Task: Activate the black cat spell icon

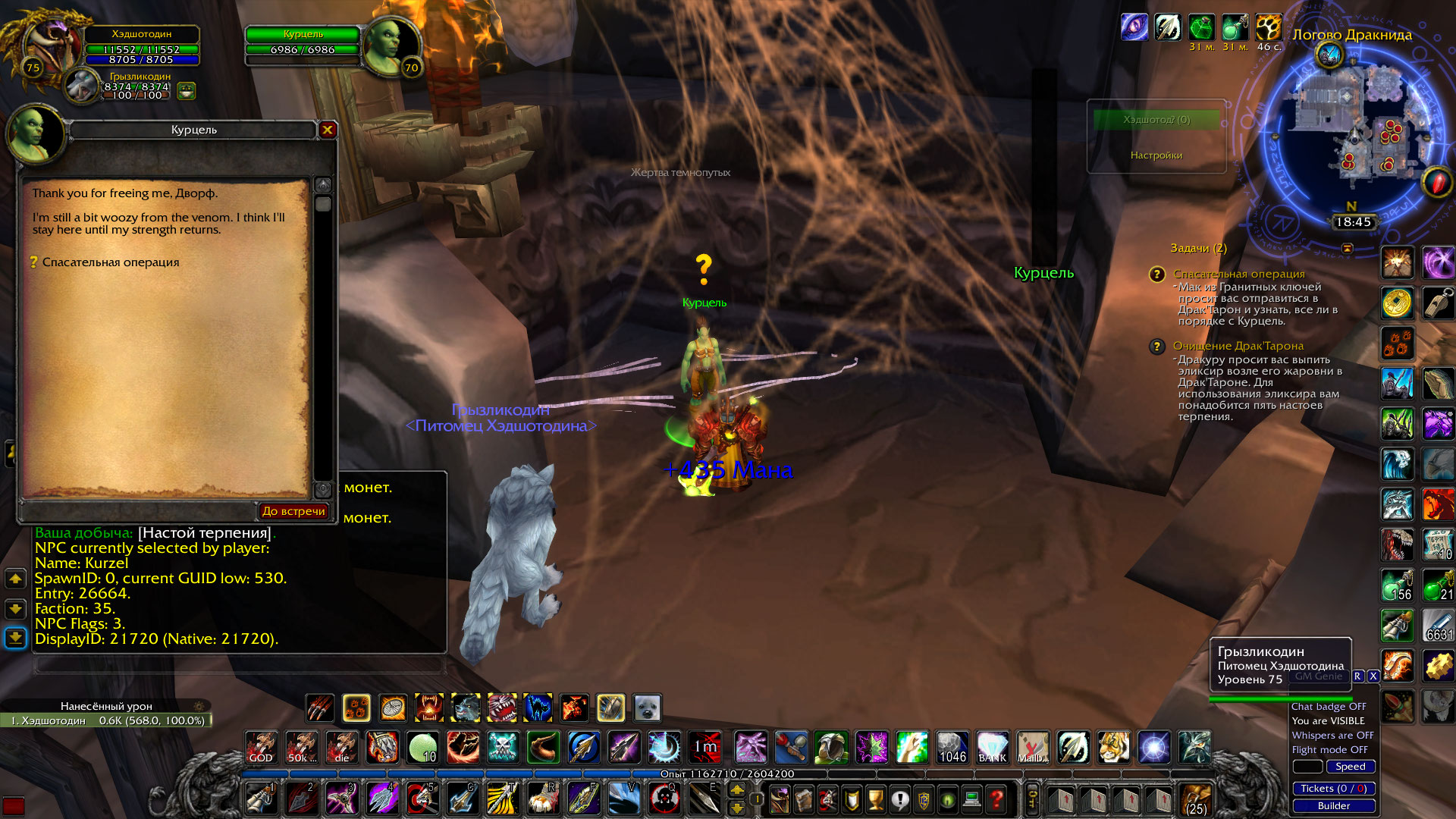Action: [538, 708]
